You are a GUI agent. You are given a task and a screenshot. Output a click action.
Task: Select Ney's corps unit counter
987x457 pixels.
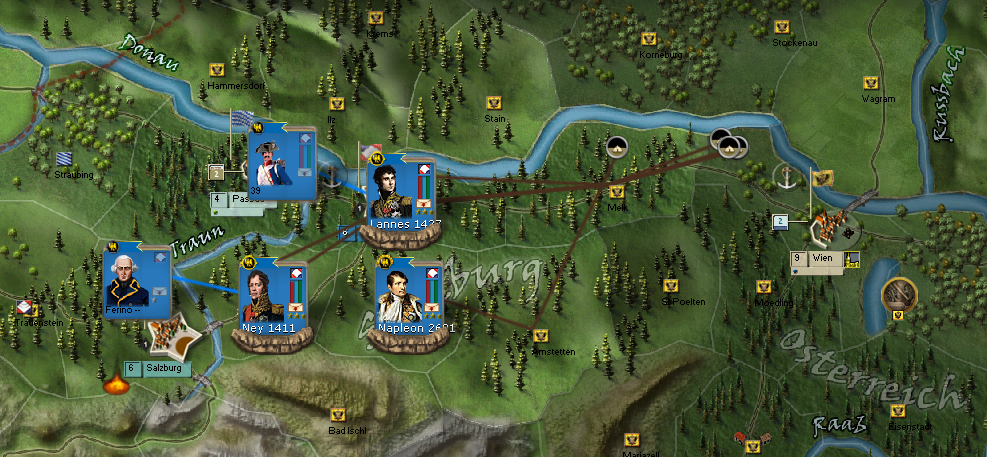click(268, 297)
